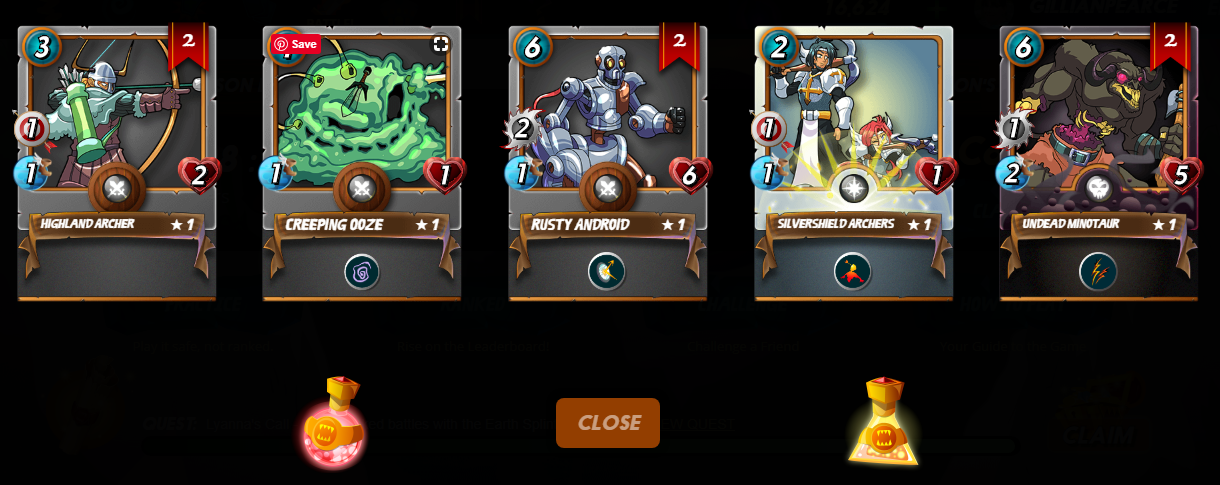Click the pink potion bottle

click(x=334, y=424)
